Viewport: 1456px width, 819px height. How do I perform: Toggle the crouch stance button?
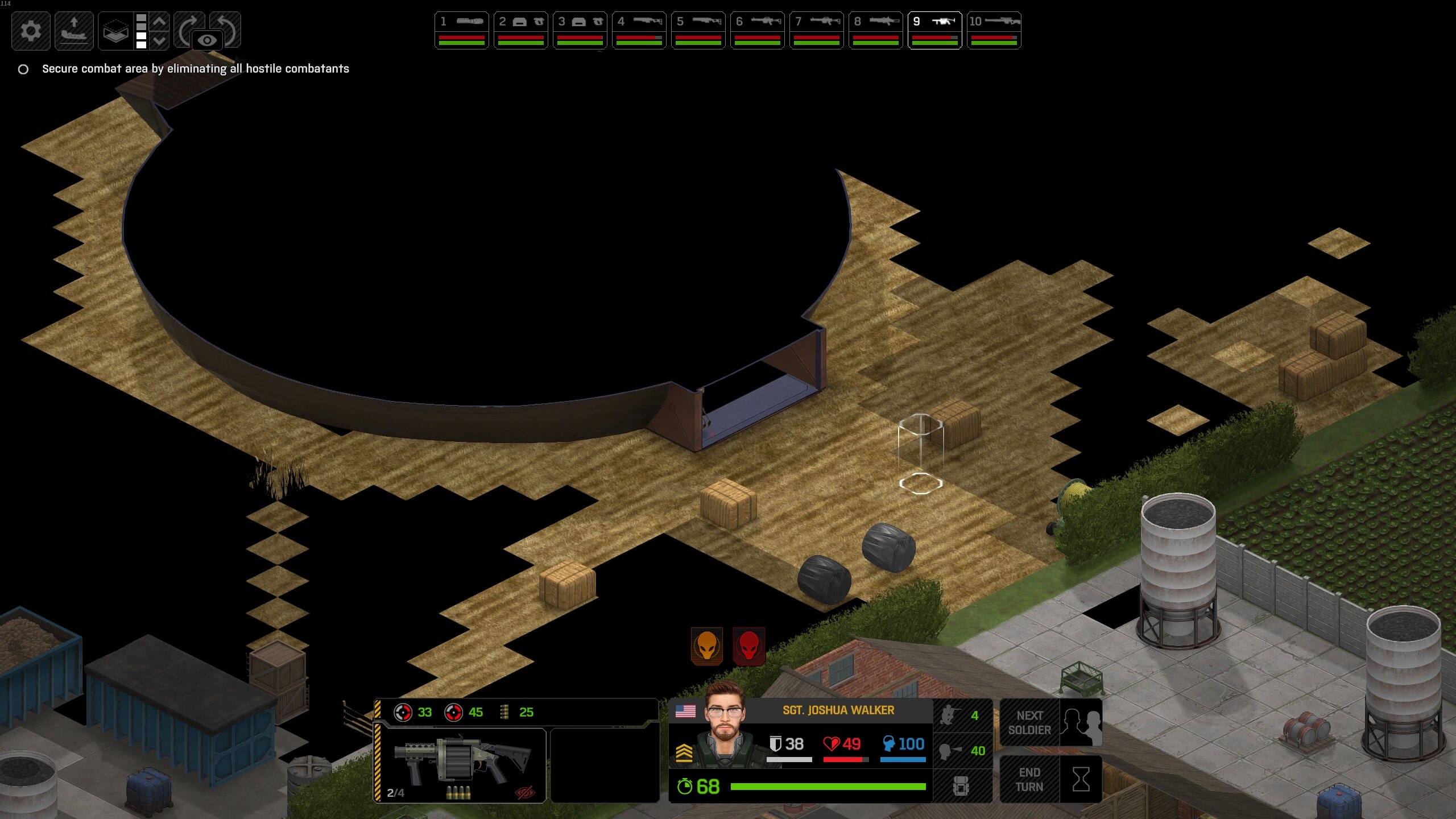tap(962, 715)
